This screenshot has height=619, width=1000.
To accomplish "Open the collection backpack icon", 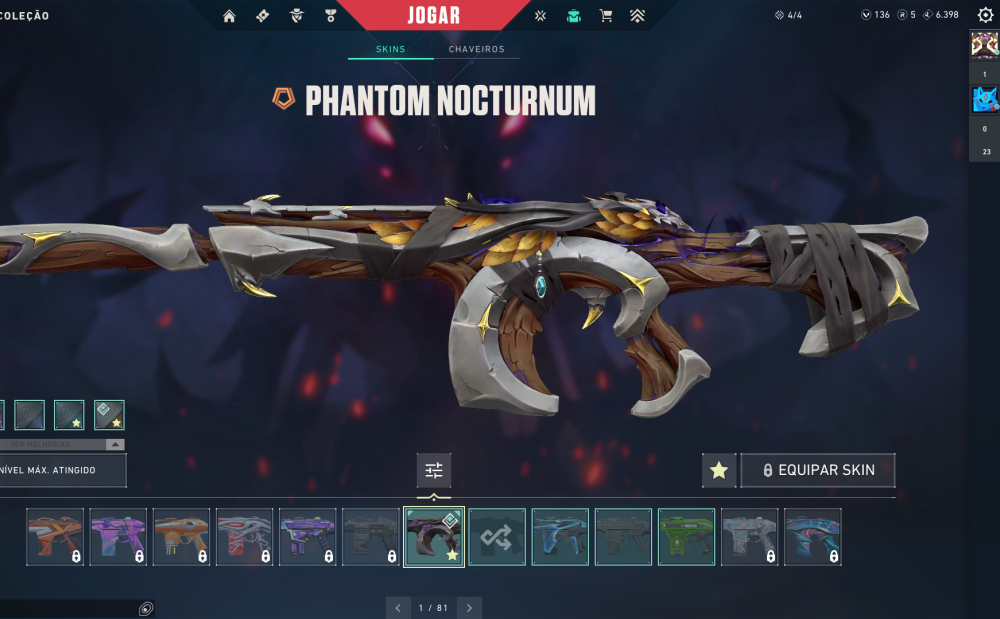I will click(x=573, y=16).
